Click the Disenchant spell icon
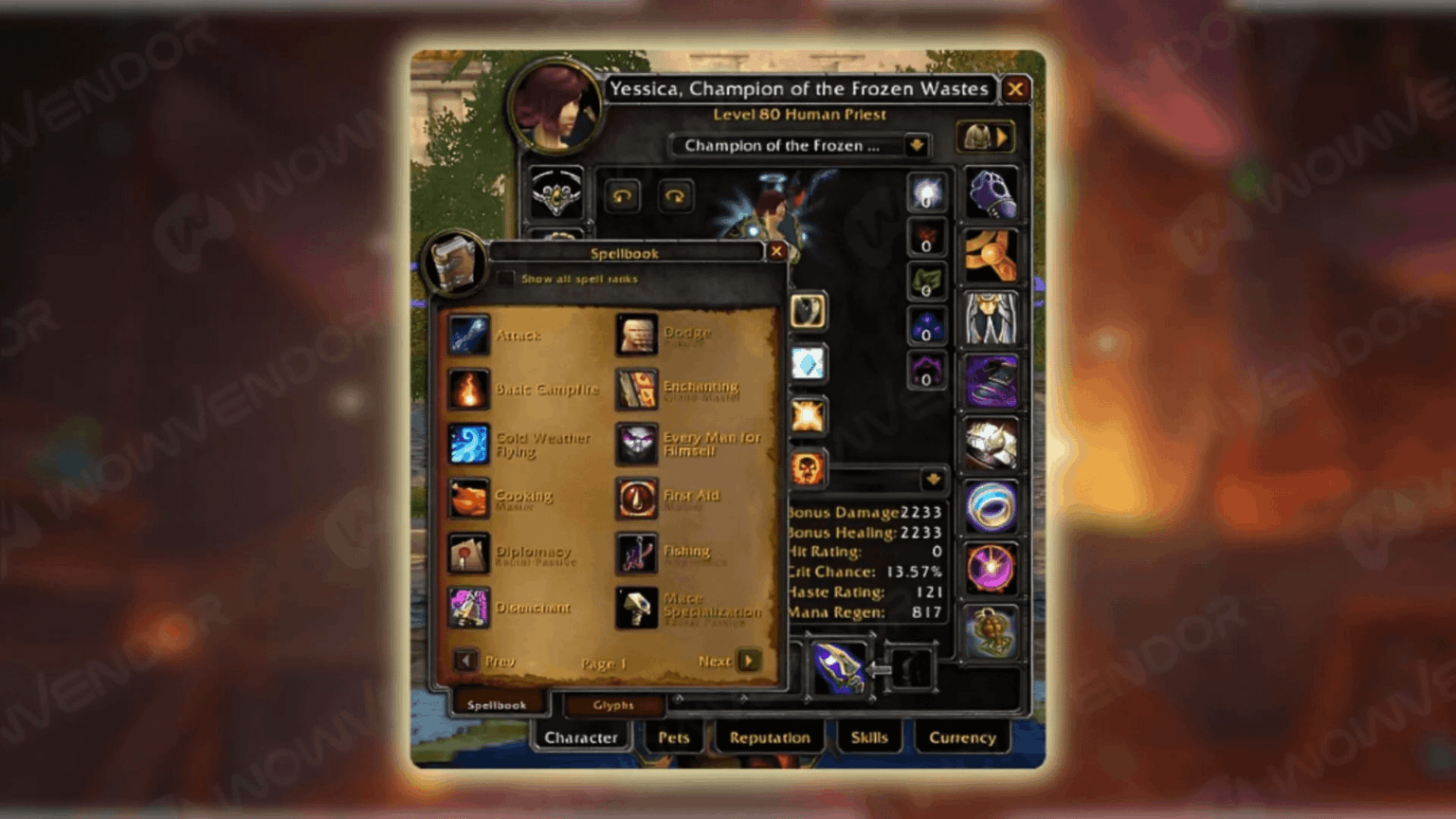The width and height of the screenshot is (1456, 819). click(469, 608)
